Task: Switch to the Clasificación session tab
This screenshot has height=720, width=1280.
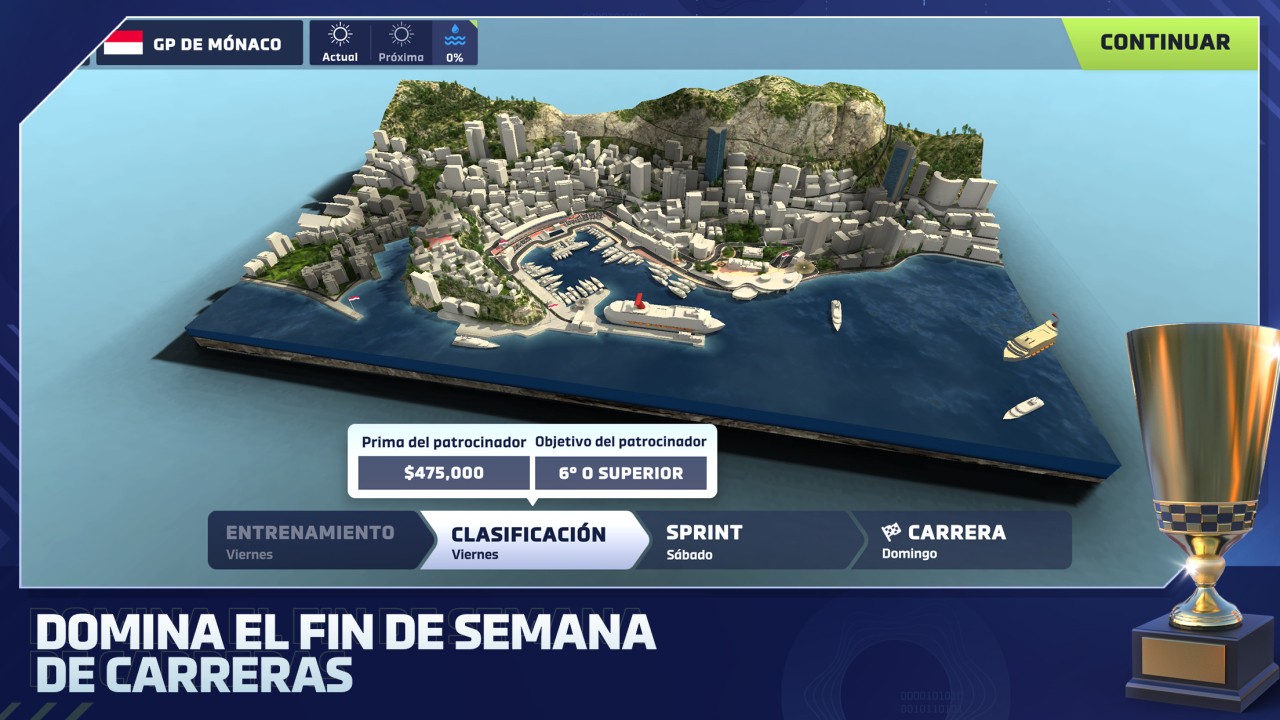Action: 530,540
